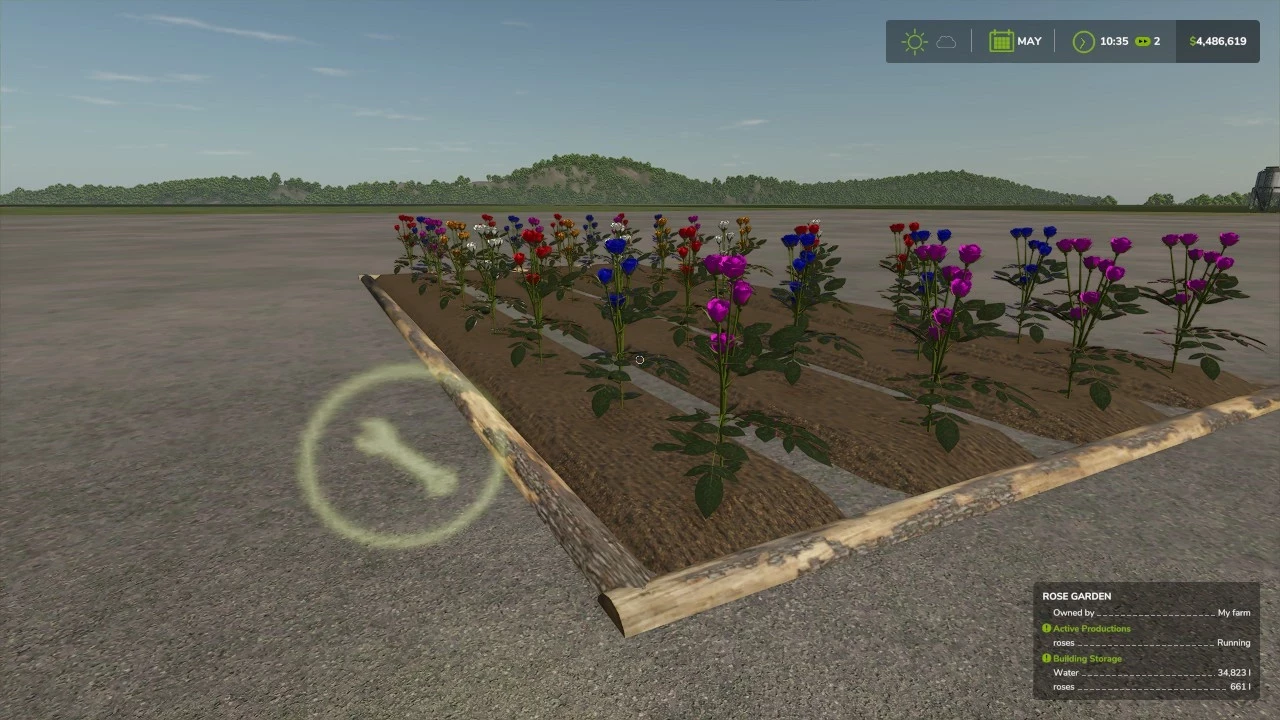Click the roses storage amount 661 l
This screenshot has width=1280, height=720.
pos(1238,687)
